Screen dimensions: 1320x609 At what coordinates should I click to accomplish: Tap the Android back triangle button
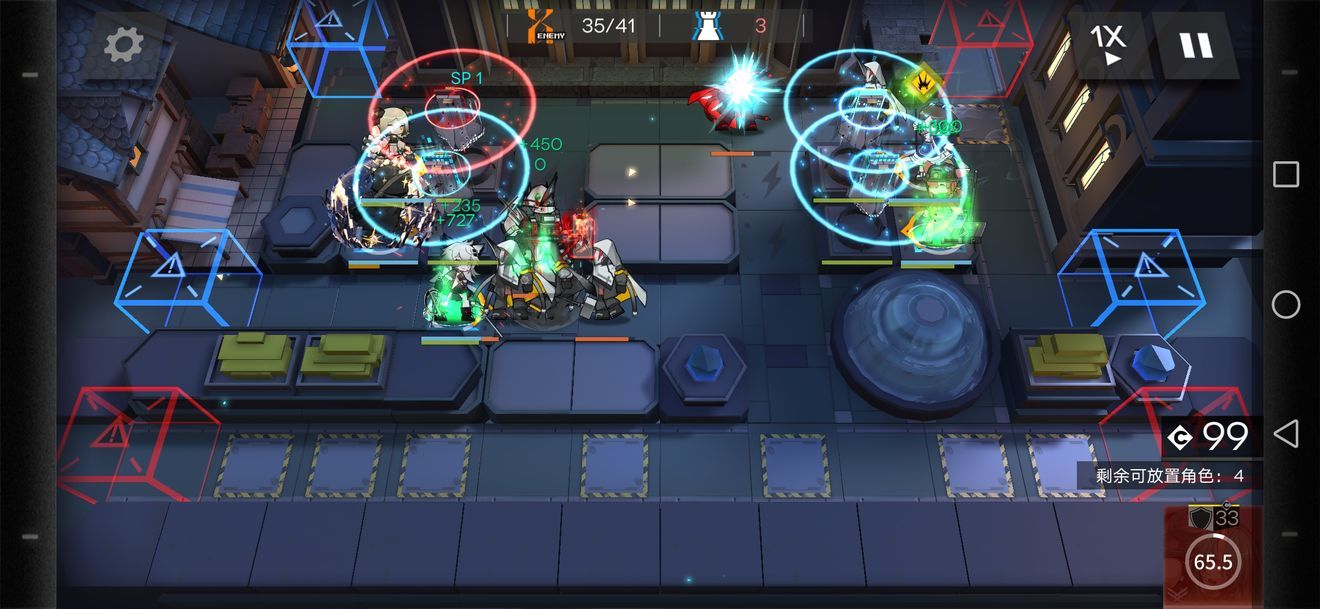[x=1286, y=433]
